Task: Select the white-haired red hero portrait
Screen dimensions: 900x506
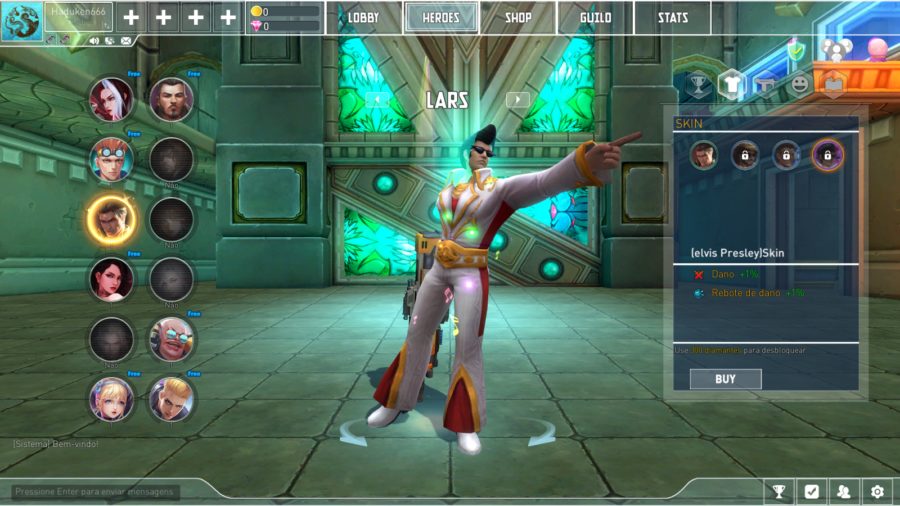Action: [x=111, y=98]
